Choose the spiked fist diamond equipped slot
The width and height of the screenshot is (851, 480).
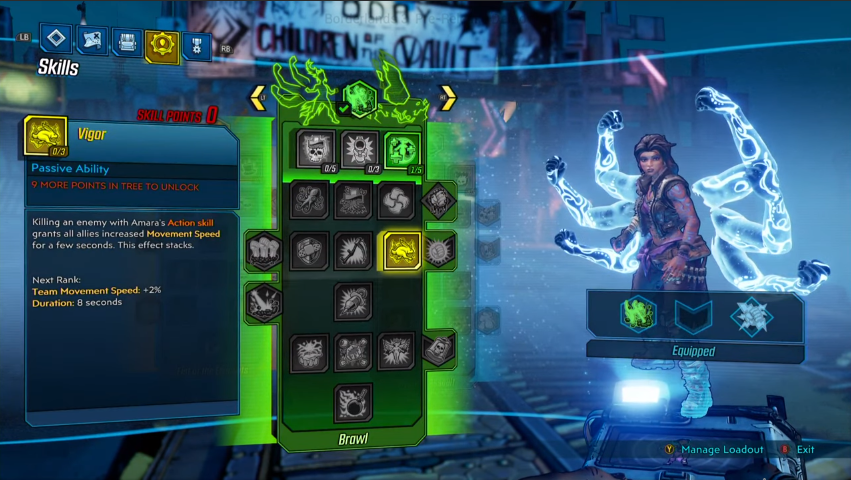click(x=752, y=316)
